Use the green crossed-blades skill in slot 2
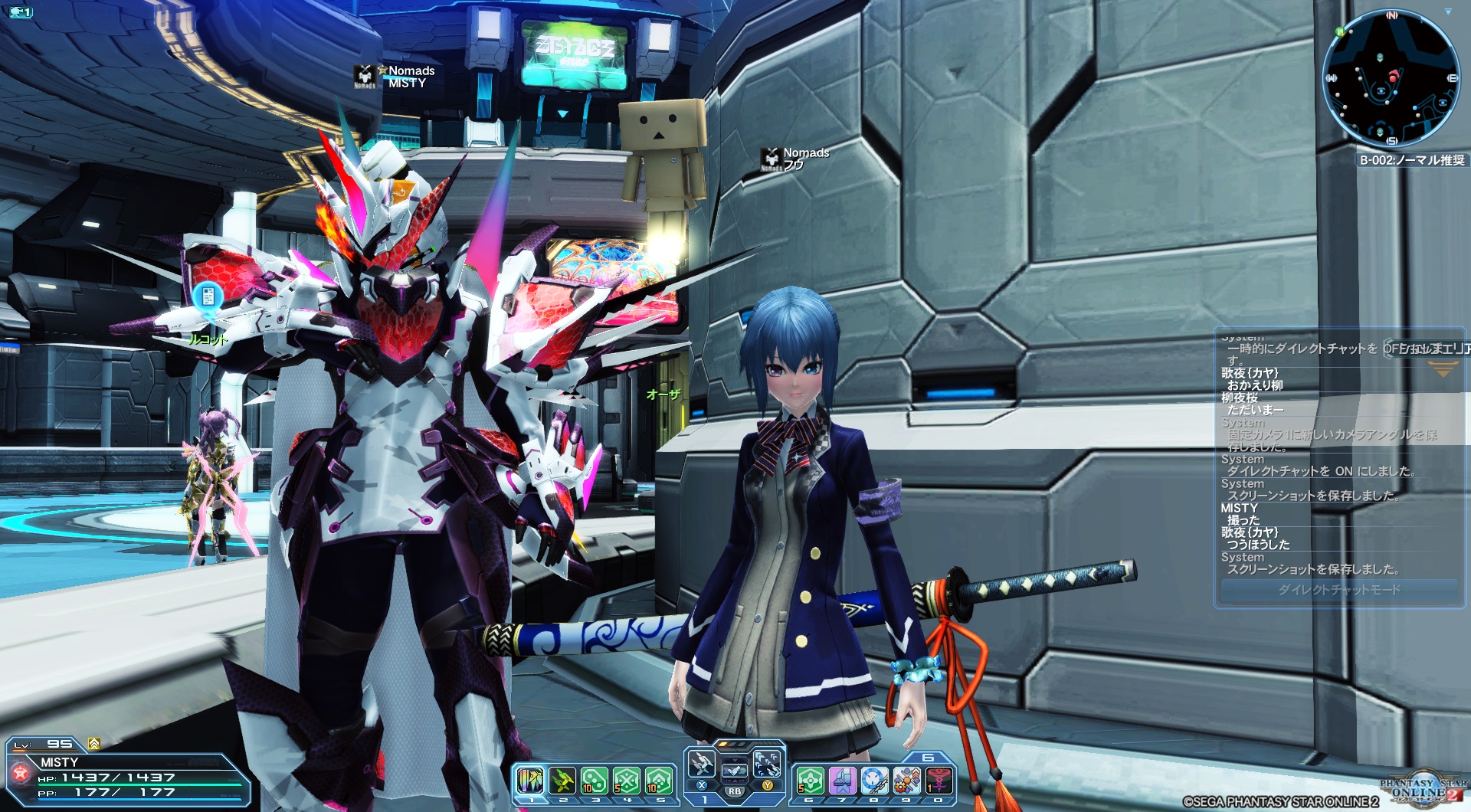 (562, 781)
